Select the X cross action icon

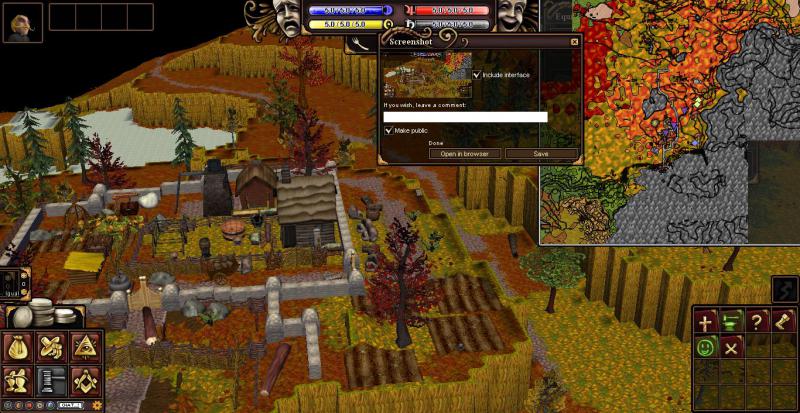732,348
